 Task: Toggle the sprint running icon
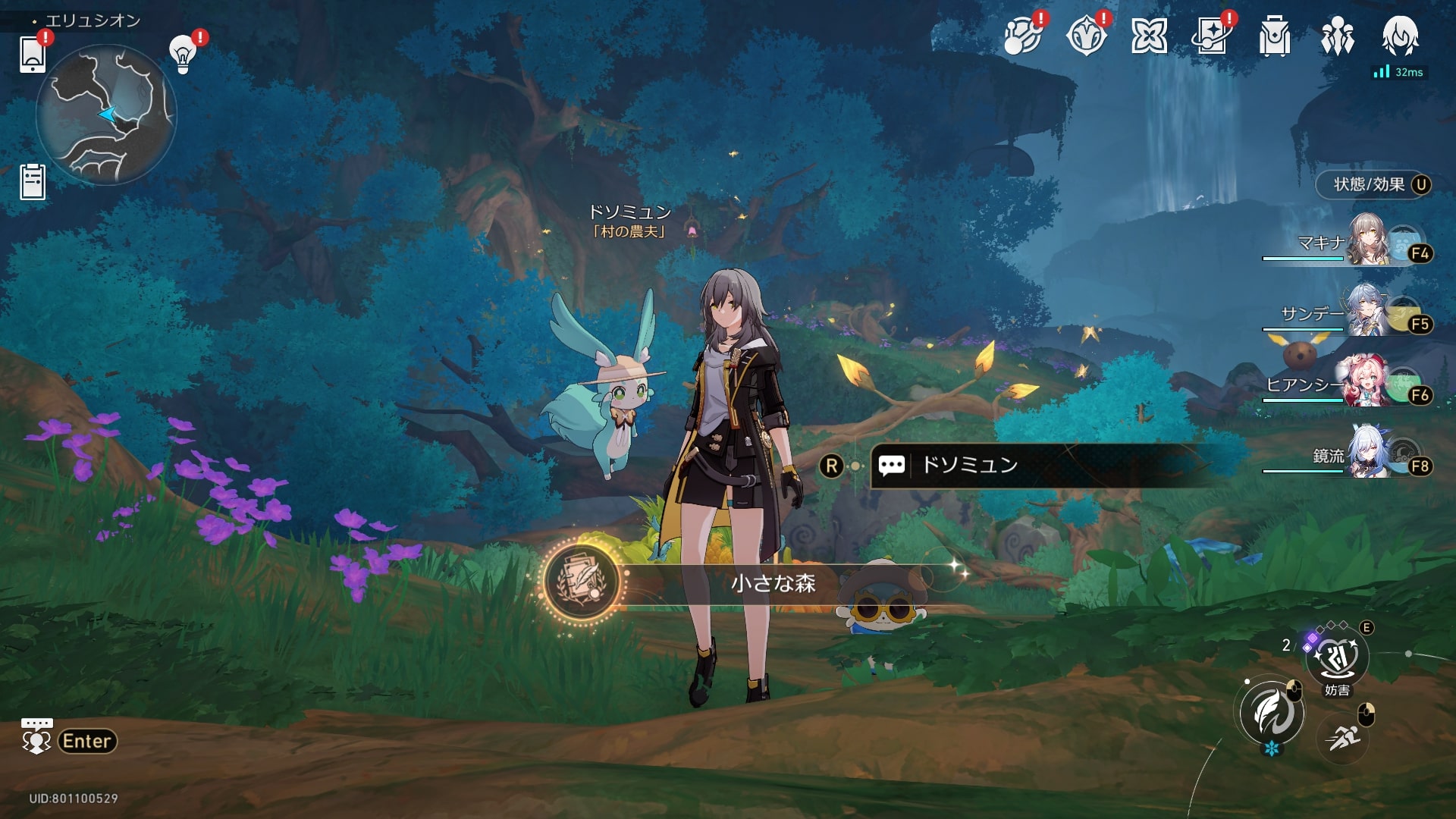point(1343,736)
